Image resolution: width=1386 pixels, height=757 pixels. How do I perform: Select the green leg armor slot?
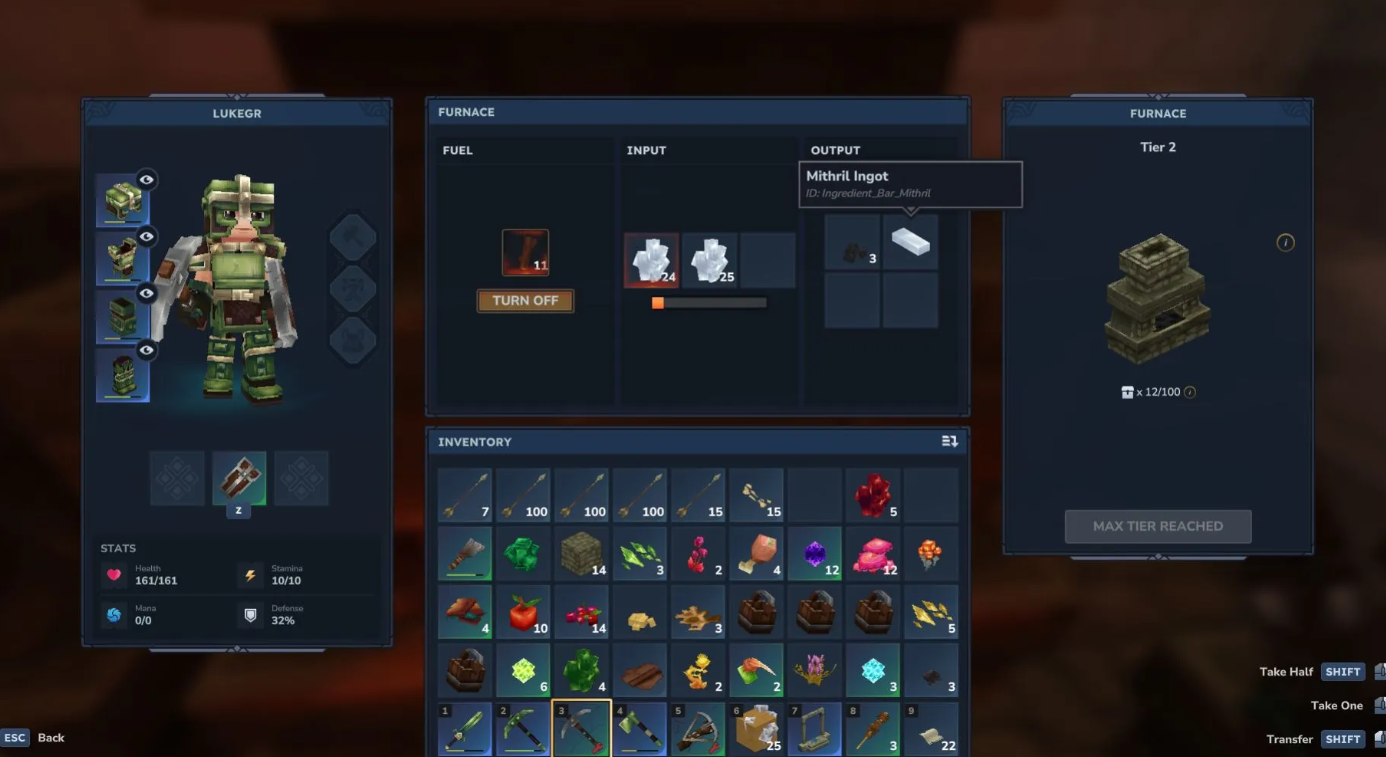pyautogui.click(x=122, y=317)
